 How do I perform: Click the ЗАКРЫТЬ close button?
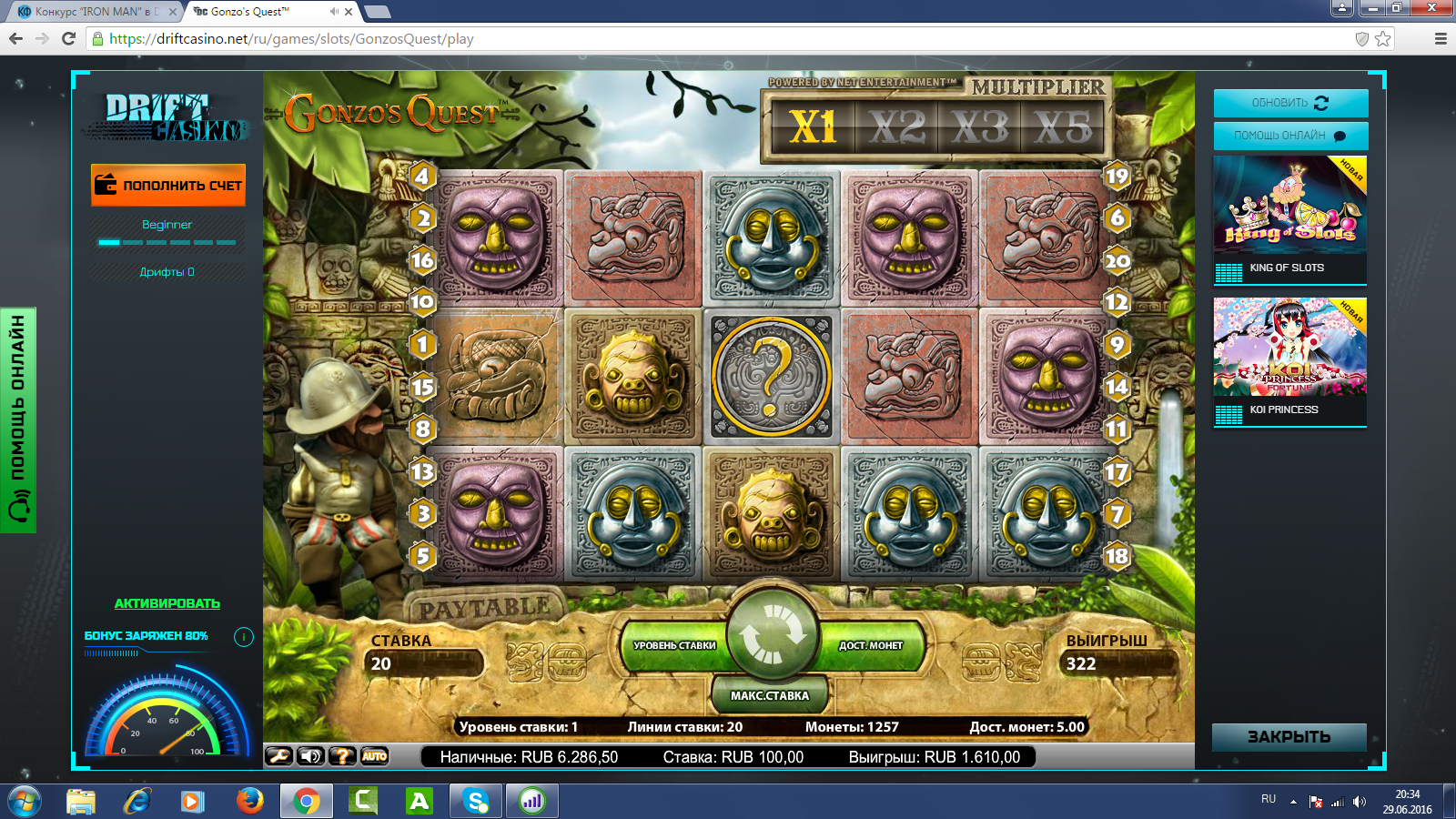pyautogui.click(x=1289, y=737)
